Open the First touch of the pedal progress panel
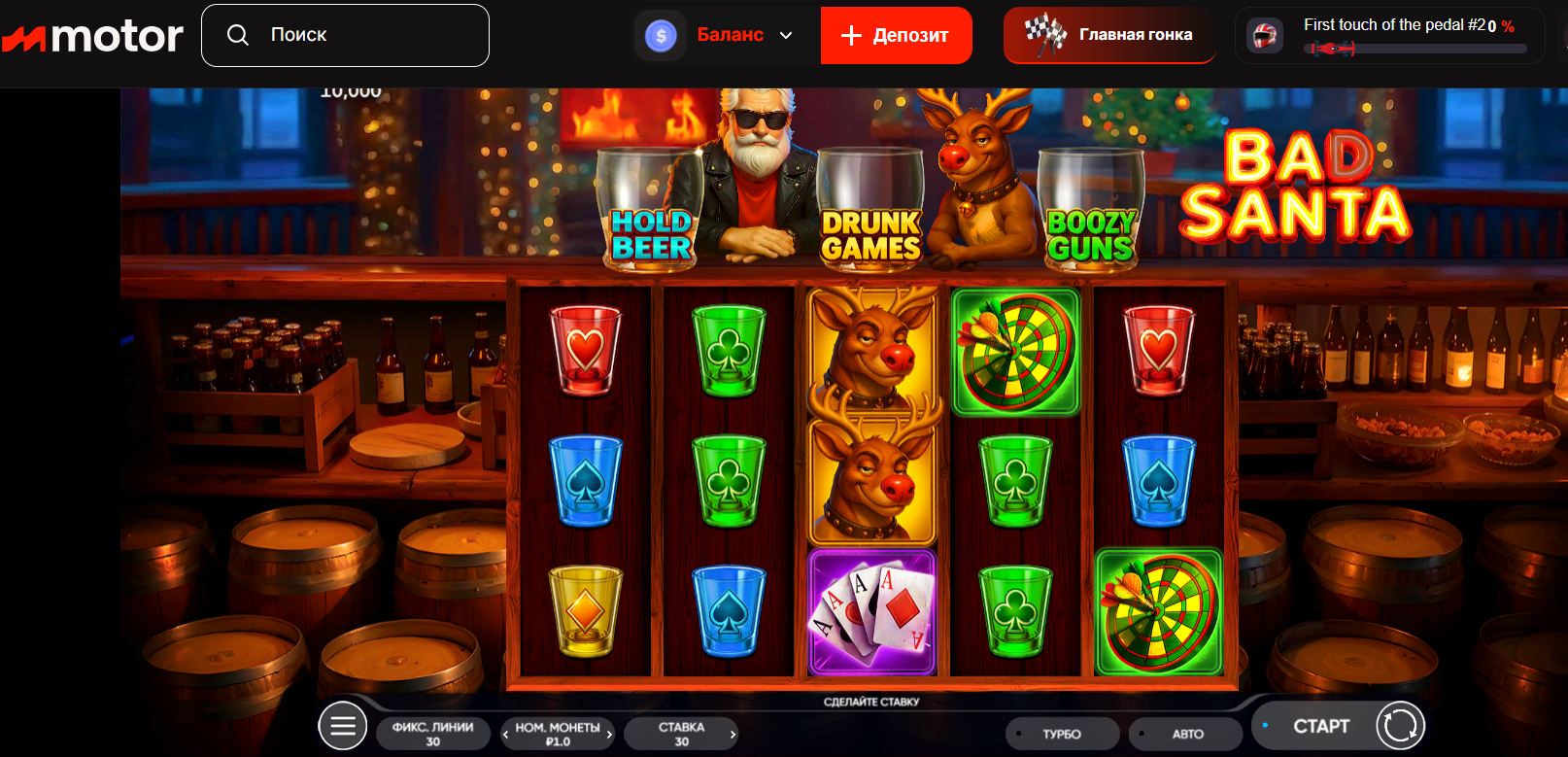 [x=1390, y=36]
